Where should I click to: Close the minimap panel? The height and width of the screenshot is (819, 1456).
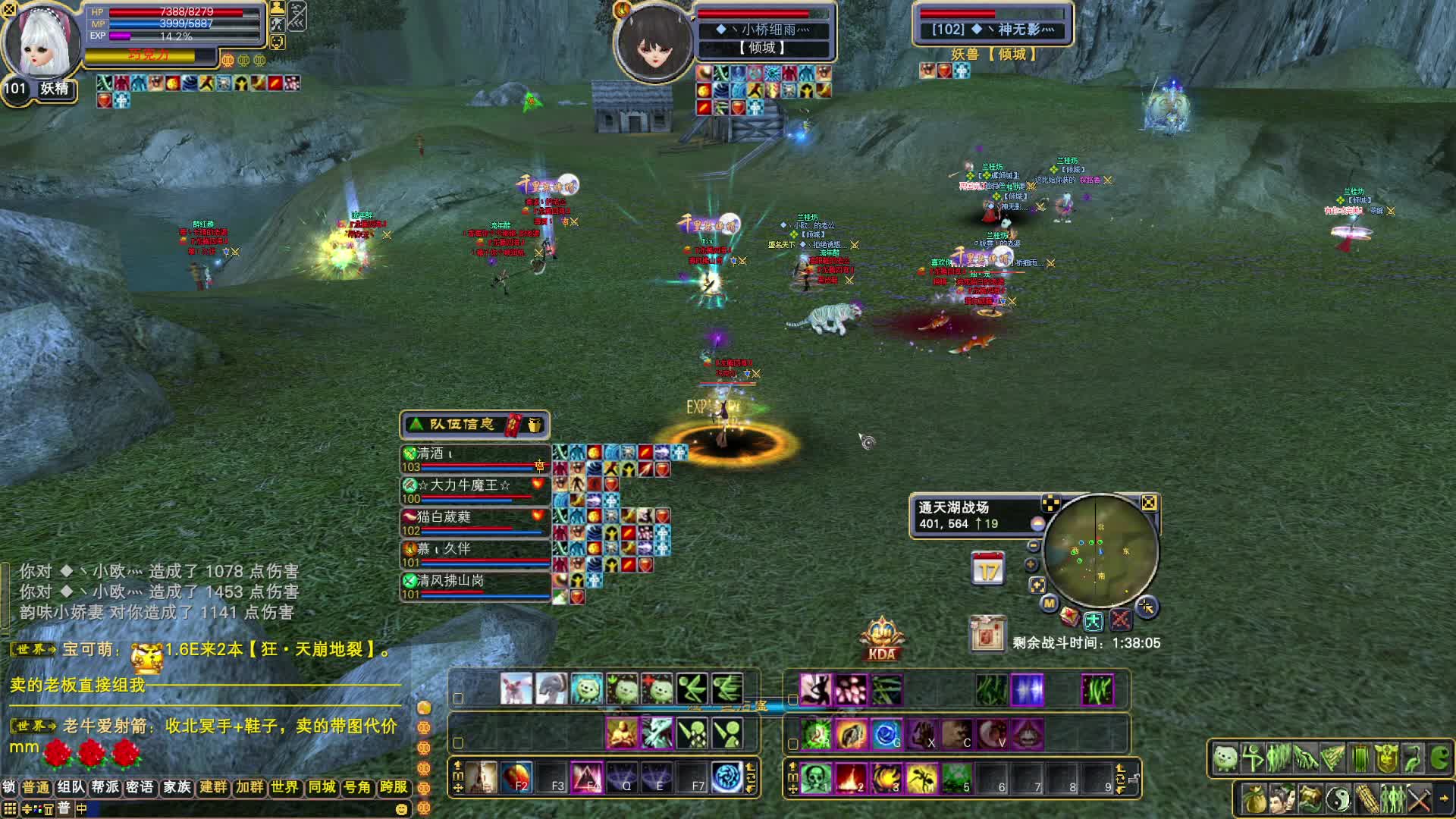pyautogui.click(x=1149, y=503)
